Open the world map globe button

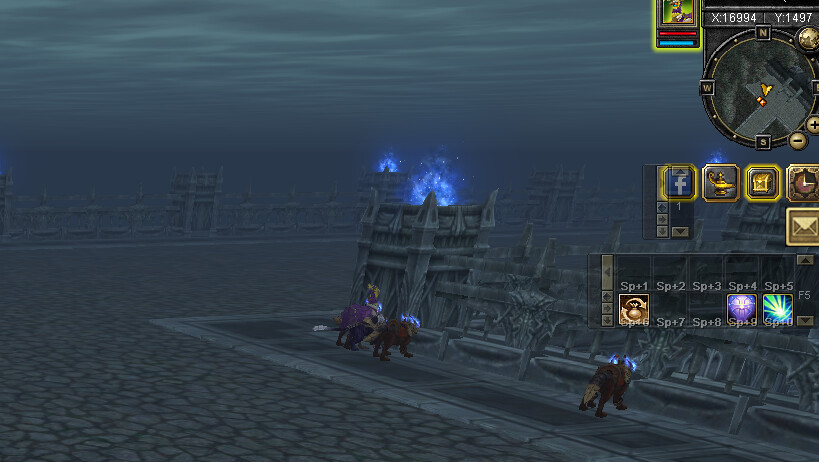[x=808, y=39]
